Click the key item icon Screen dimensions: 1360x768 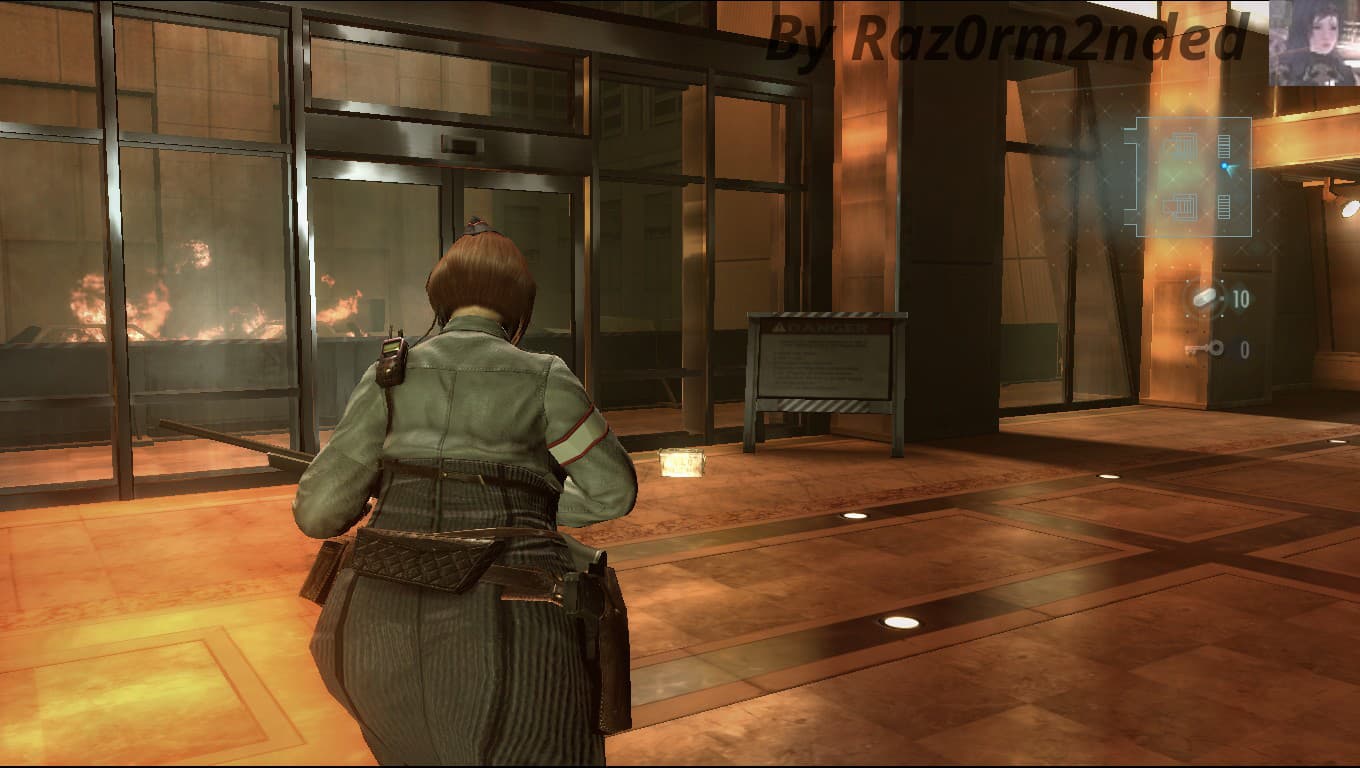tap(1204, 349)
